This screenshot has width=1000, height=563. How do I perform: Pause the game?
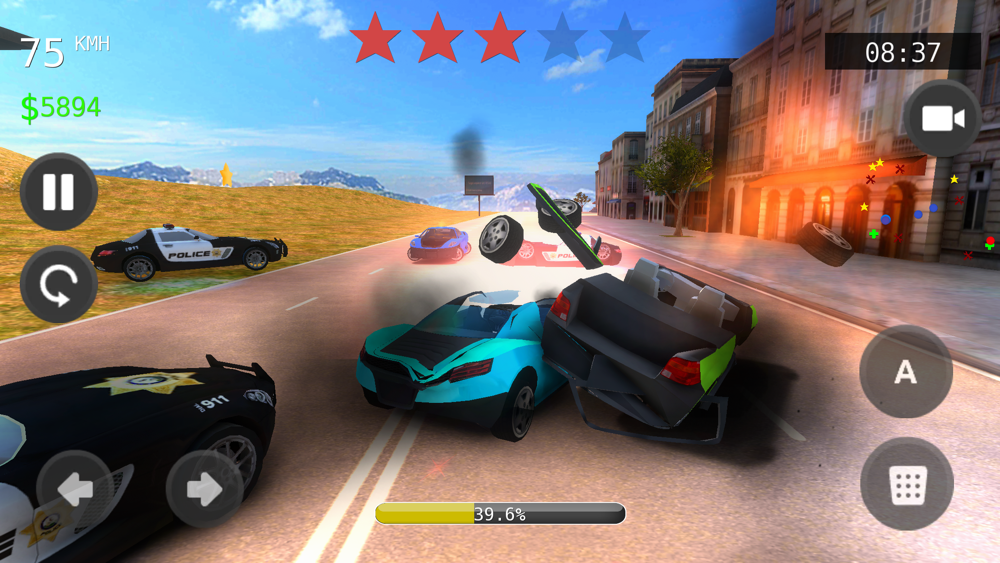[58, 191]
